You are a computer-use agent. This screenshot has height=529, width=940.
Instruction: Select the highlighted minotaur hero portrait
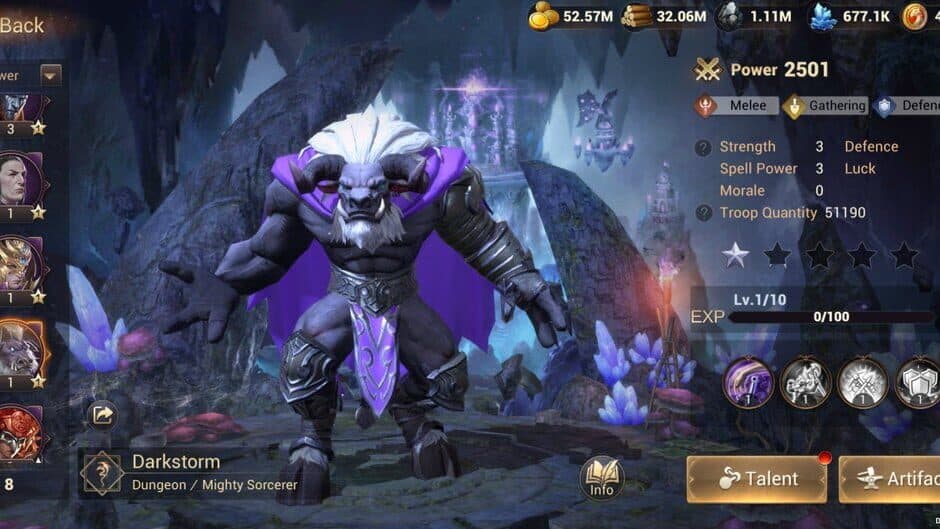coord(21,348)
